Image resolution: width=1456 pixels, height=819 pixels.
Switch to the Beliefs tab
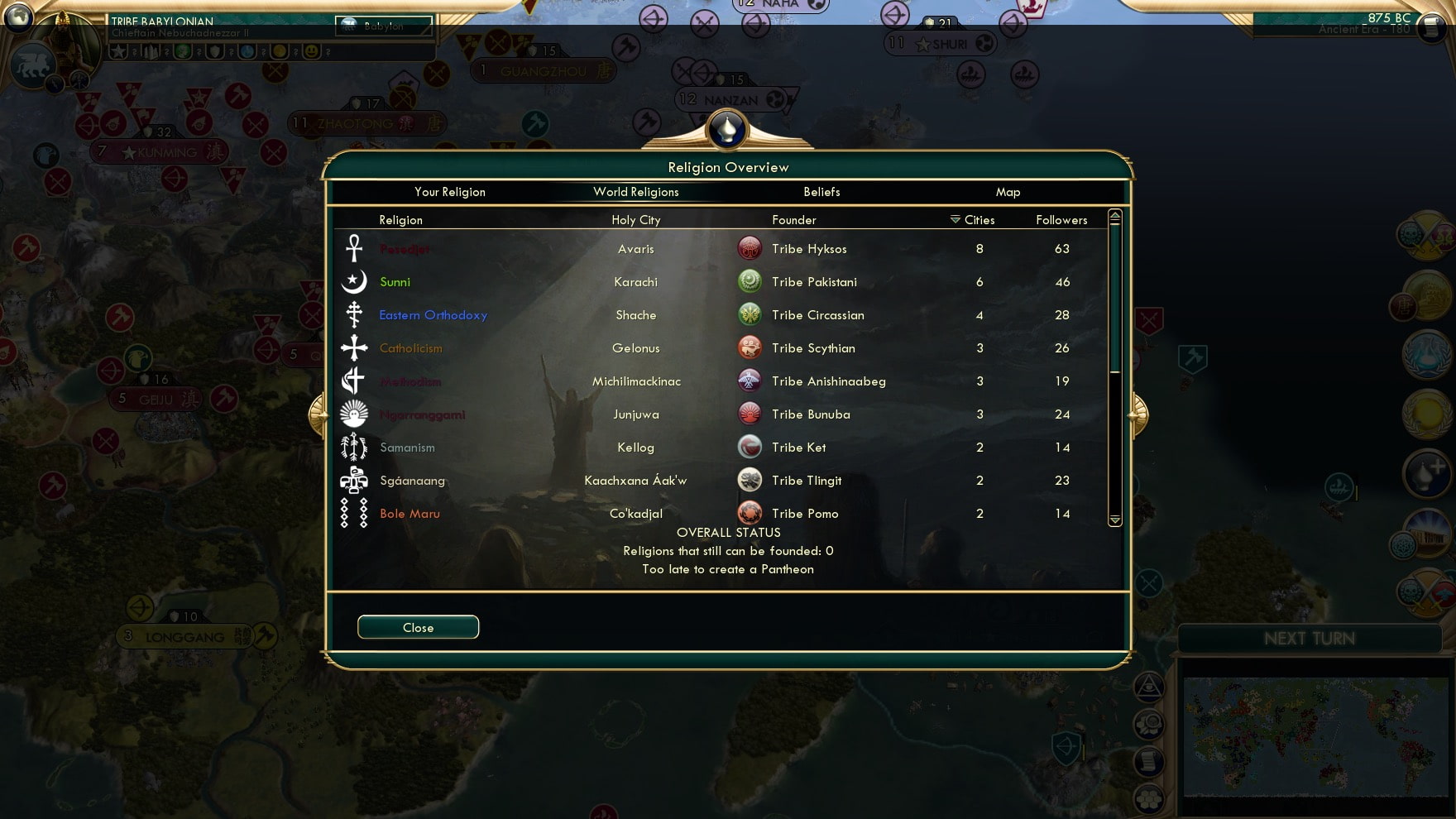pos(821,191)
